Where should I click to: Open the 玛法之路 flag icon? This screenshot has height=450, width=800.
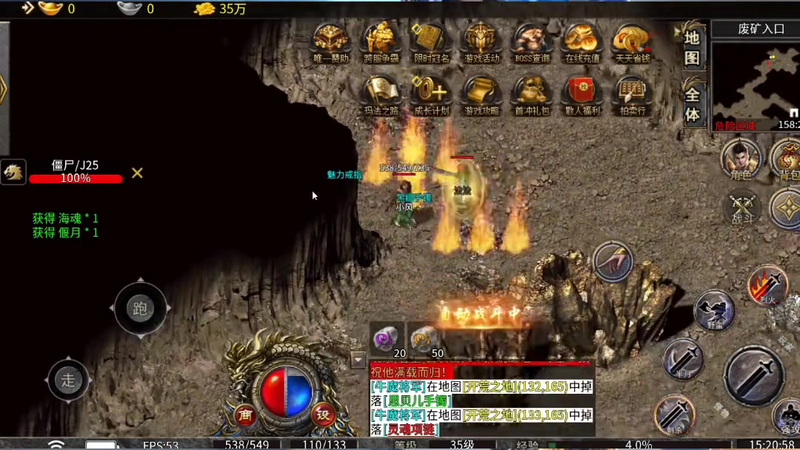point(381,93)
